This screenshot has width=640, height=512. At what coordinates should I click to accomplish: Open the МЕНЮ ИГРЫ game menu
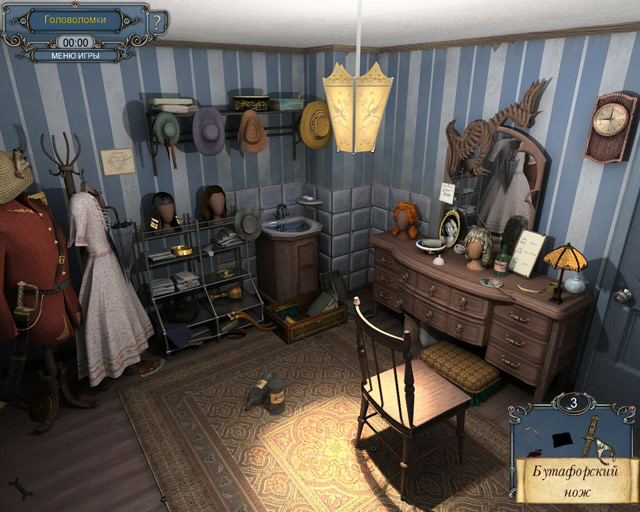(x=77, y=56)
